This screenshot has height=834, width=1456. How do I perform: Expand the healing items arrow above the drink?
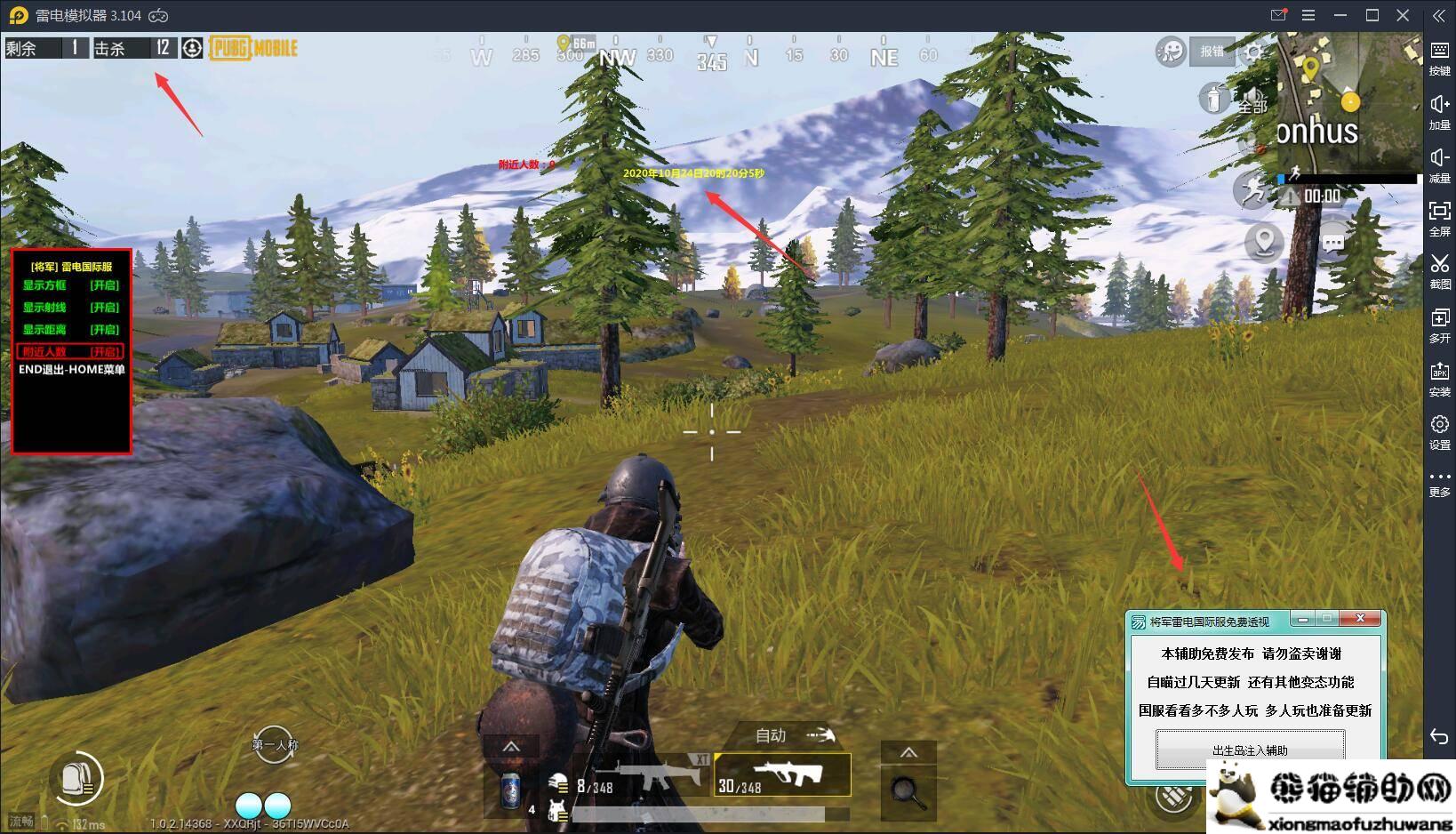coord(511,748)
